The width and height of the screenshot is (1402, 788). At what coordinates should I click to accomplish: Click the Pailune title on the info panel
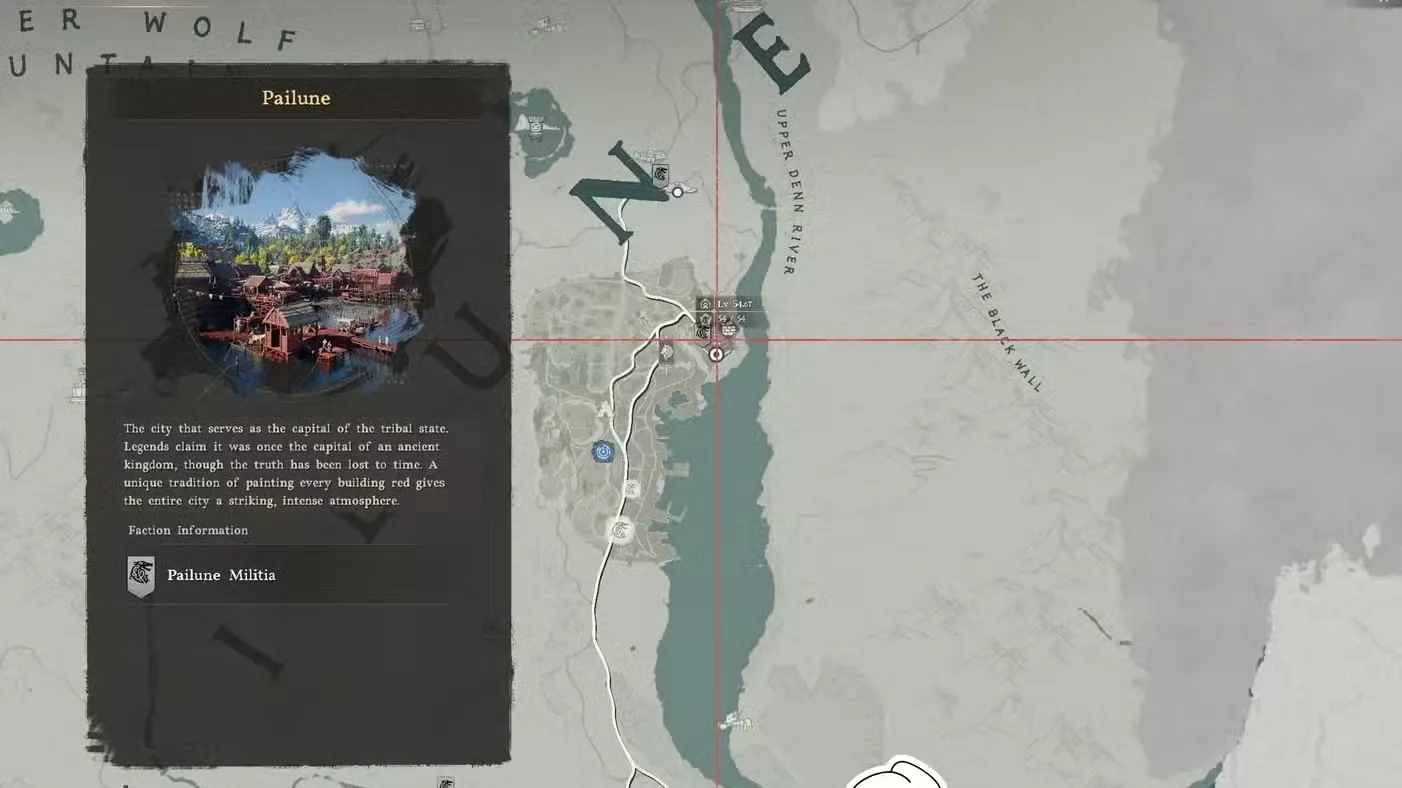click(295, 97)
